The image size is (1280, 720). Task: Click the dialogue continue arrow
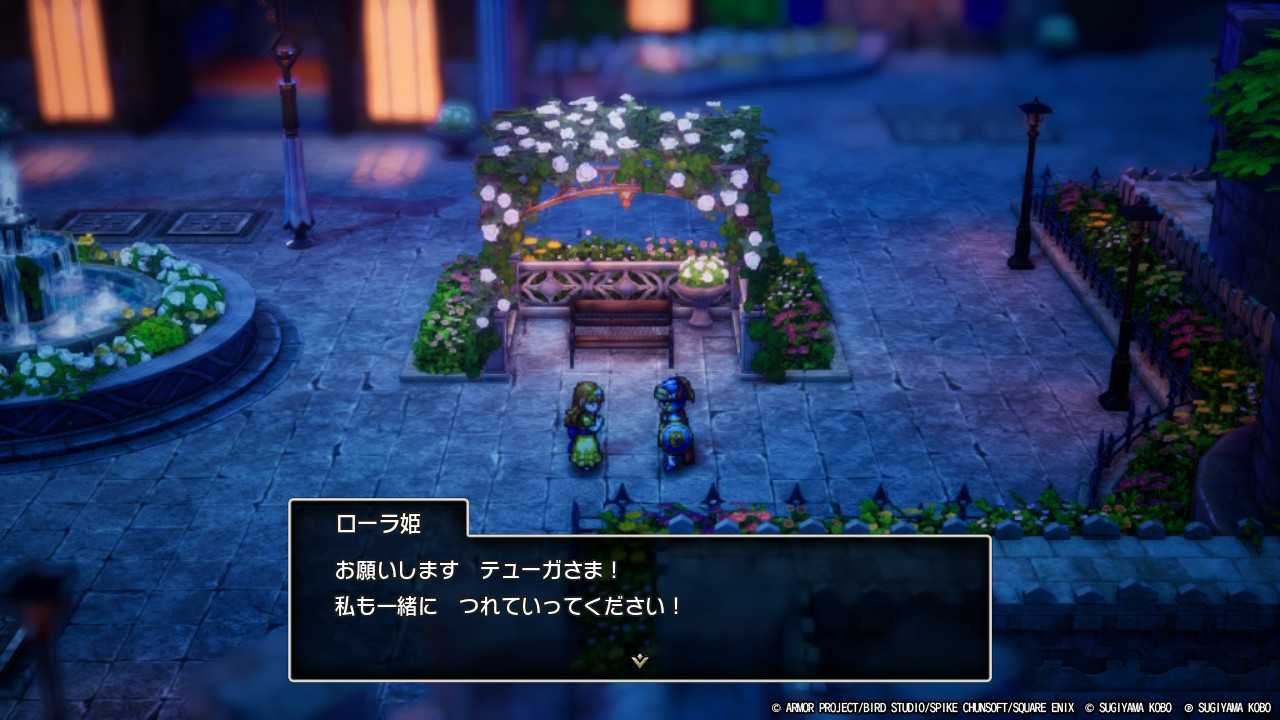638,661
